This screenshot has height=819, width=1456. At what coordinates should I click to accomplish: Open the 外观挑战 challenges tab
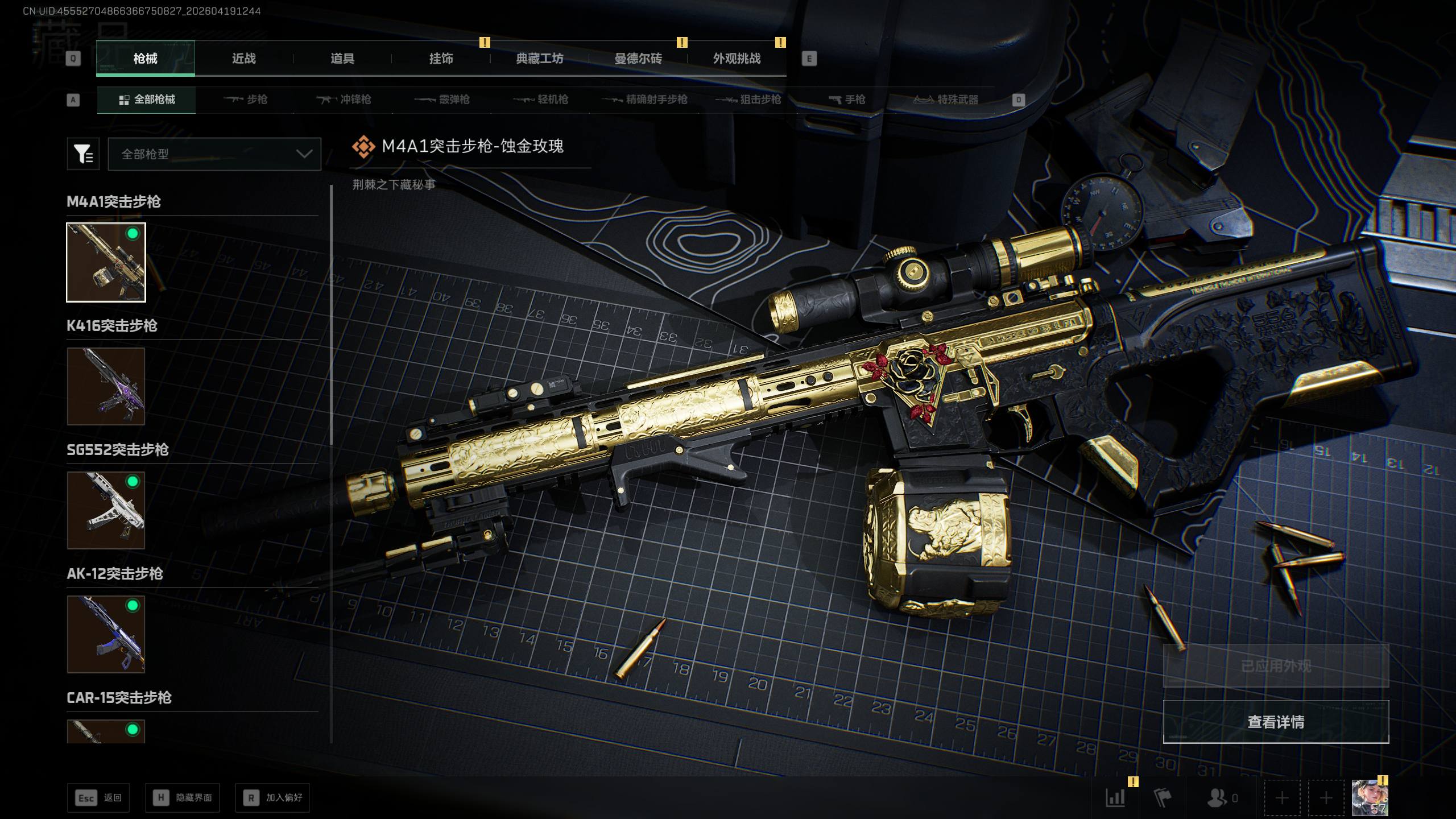click(737, 59)
